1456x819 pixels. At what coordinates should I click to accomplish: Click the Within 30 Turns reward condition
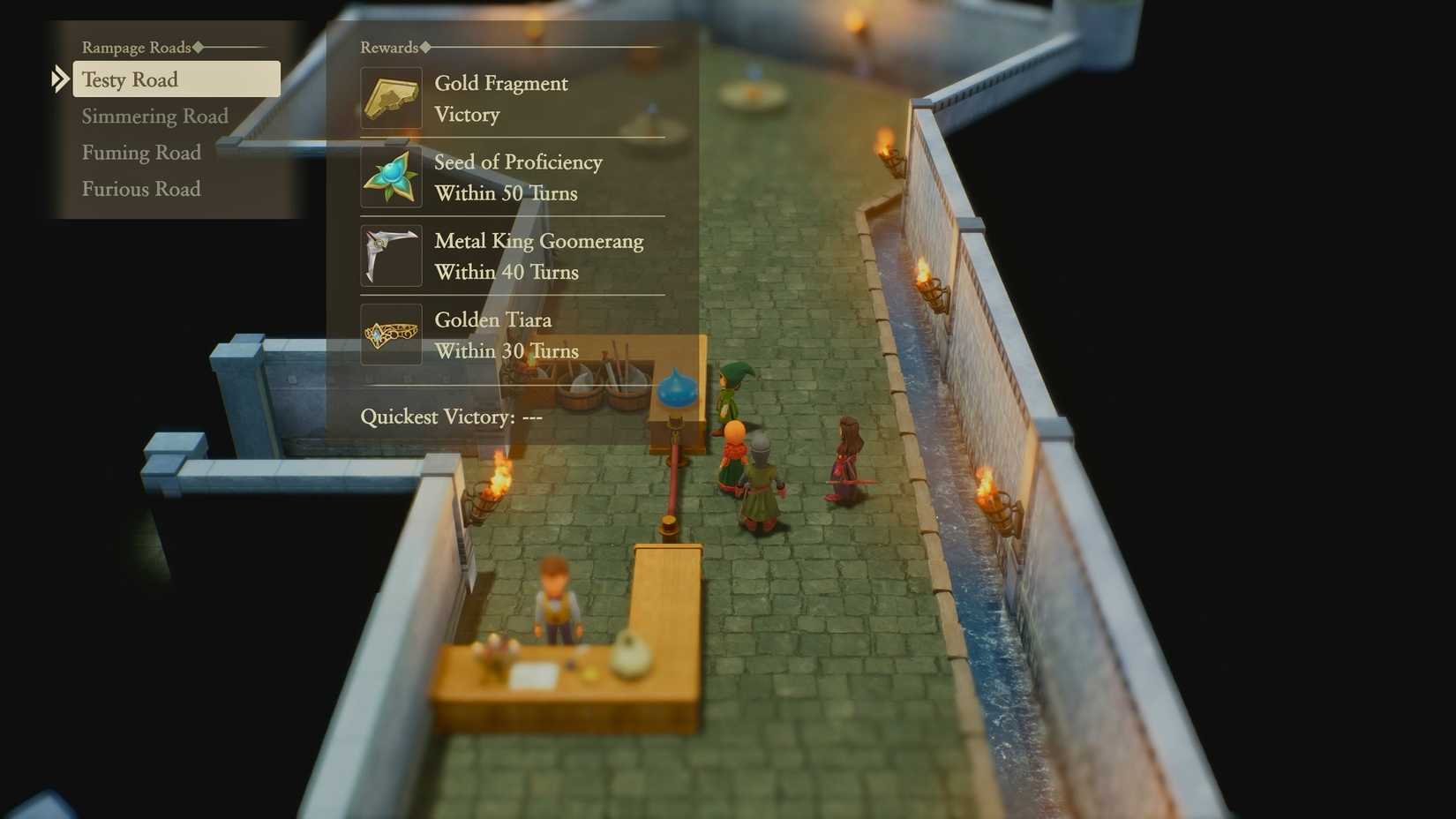[506, 350]
